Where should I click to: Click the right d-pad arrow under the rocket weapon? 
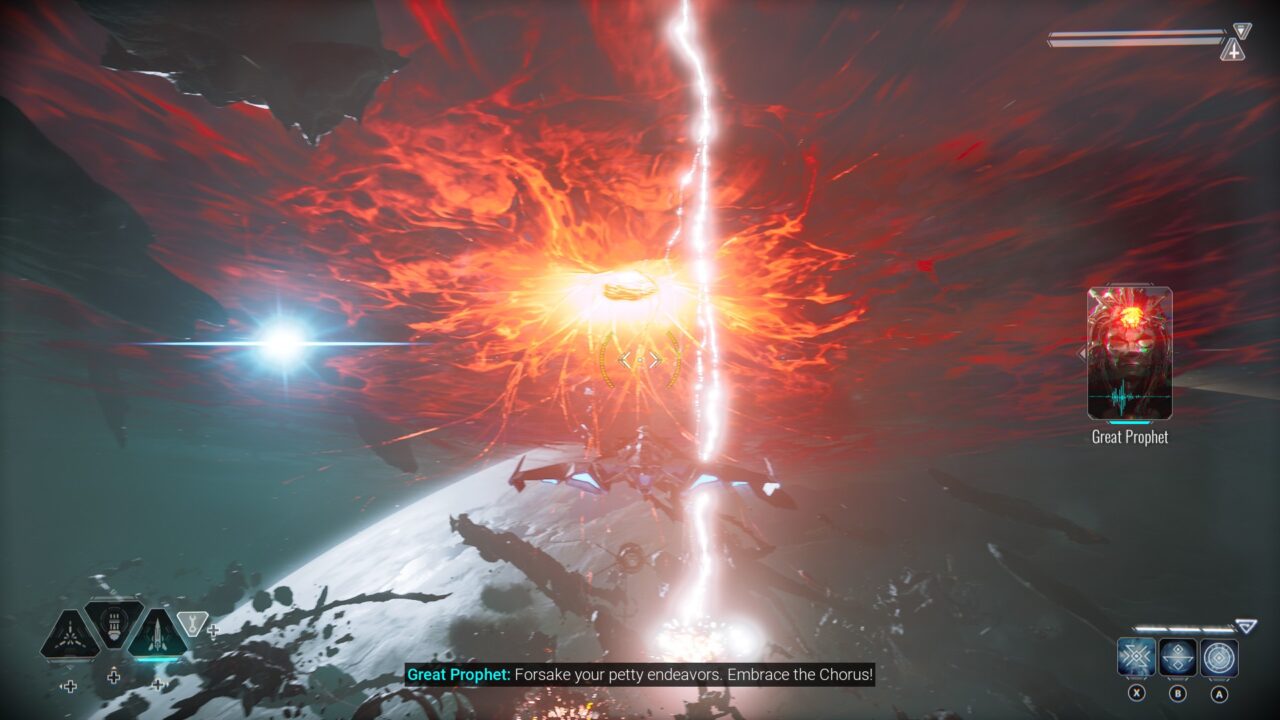(x=159, y=684)
